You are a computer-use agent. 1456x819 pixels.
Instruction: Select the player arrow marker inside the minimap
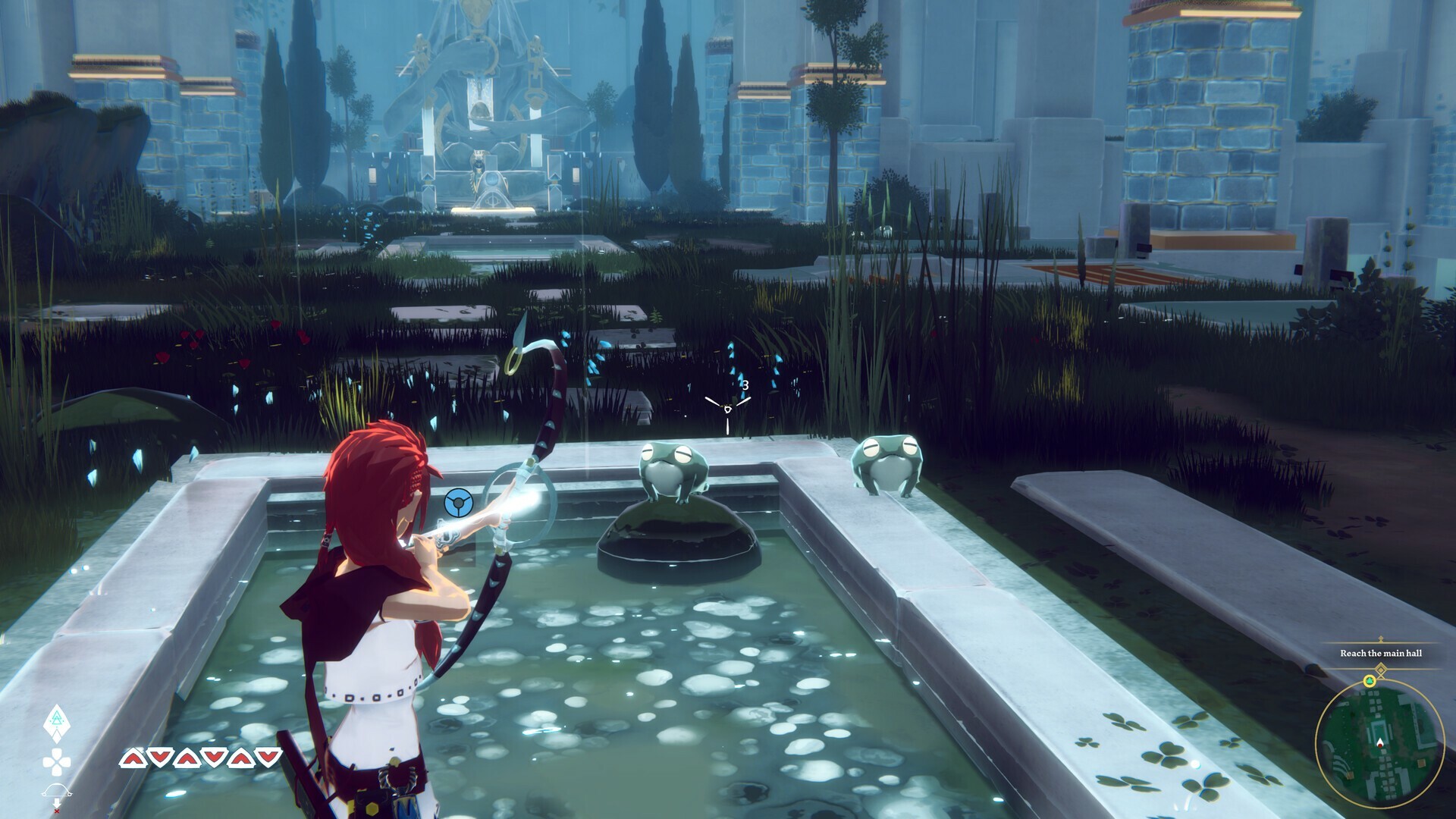click(1380, 741)
